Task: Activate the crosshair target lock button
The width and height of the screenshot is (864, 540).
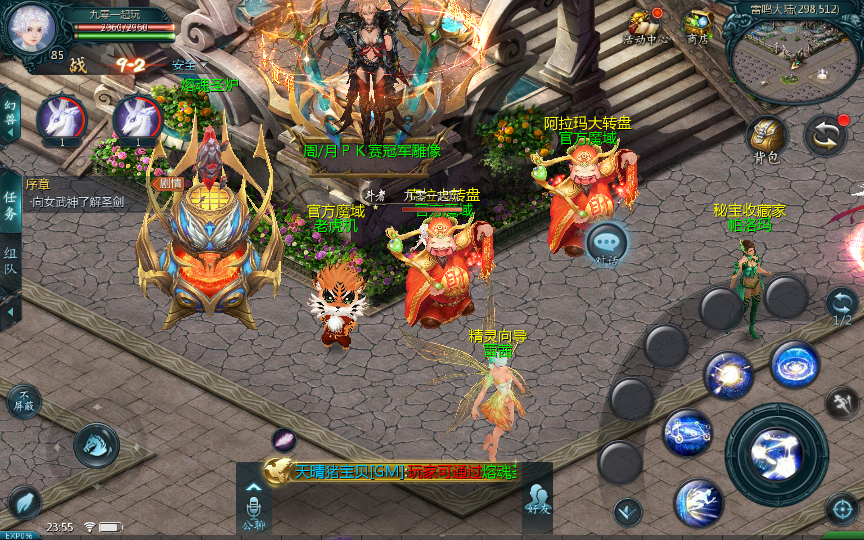Action: click(842, 508)
